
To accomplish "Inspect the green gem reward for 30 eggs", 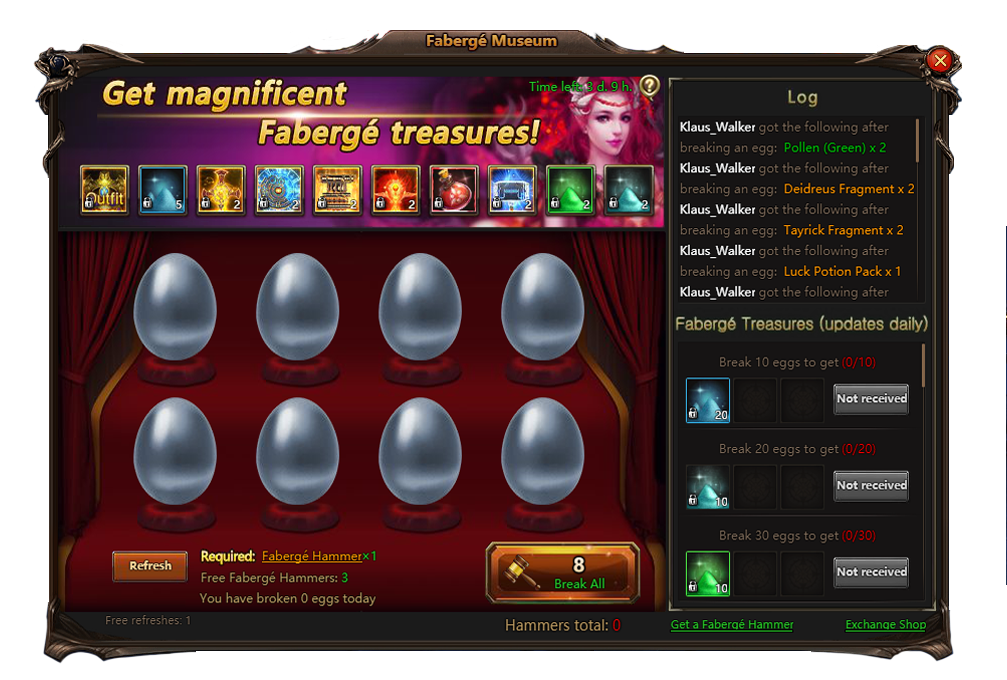I will (707, 573).
